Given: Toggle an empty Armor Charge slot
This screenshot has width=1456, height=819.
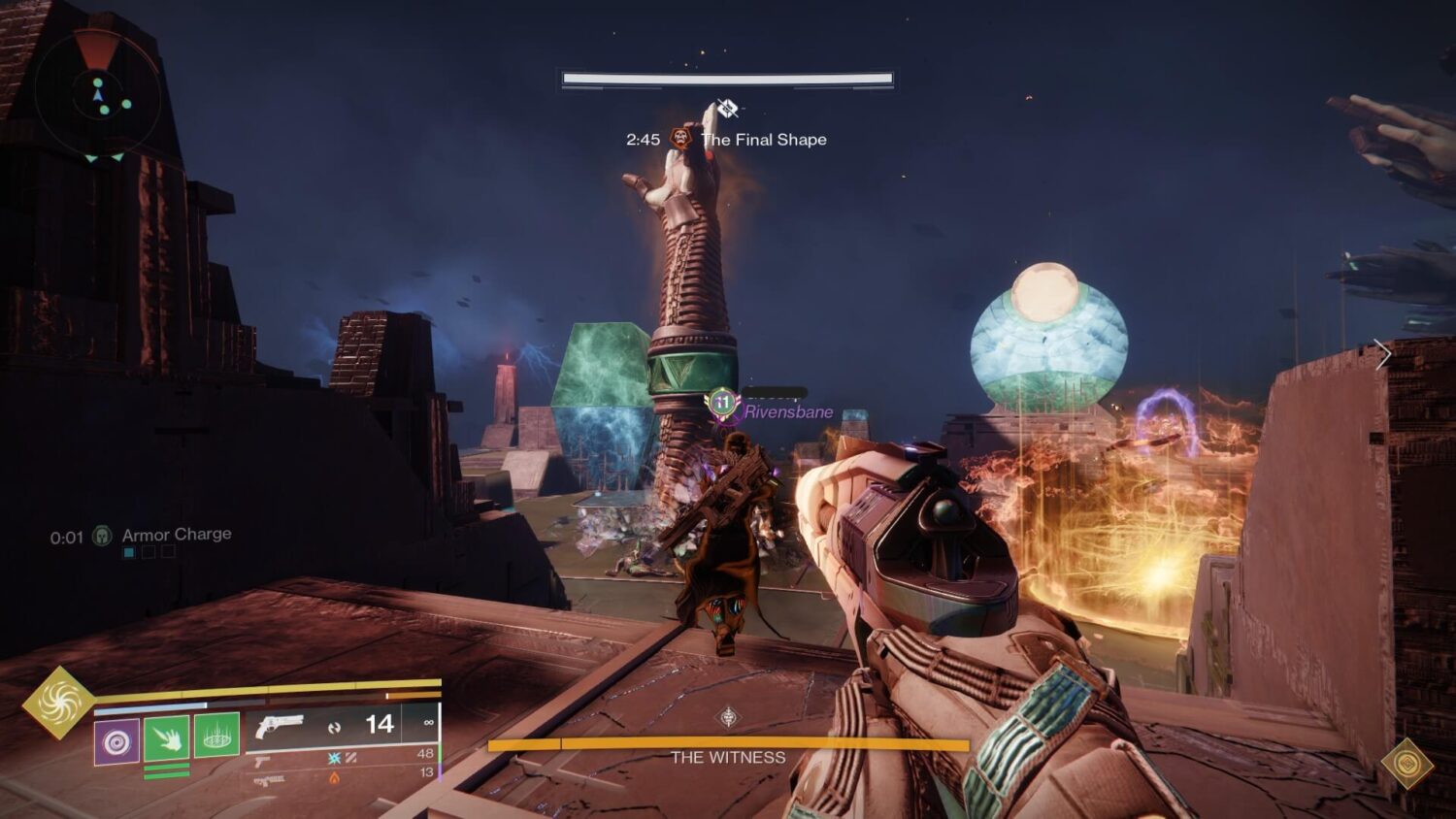Looking at the screenshot, I should [x=149, y=553].
